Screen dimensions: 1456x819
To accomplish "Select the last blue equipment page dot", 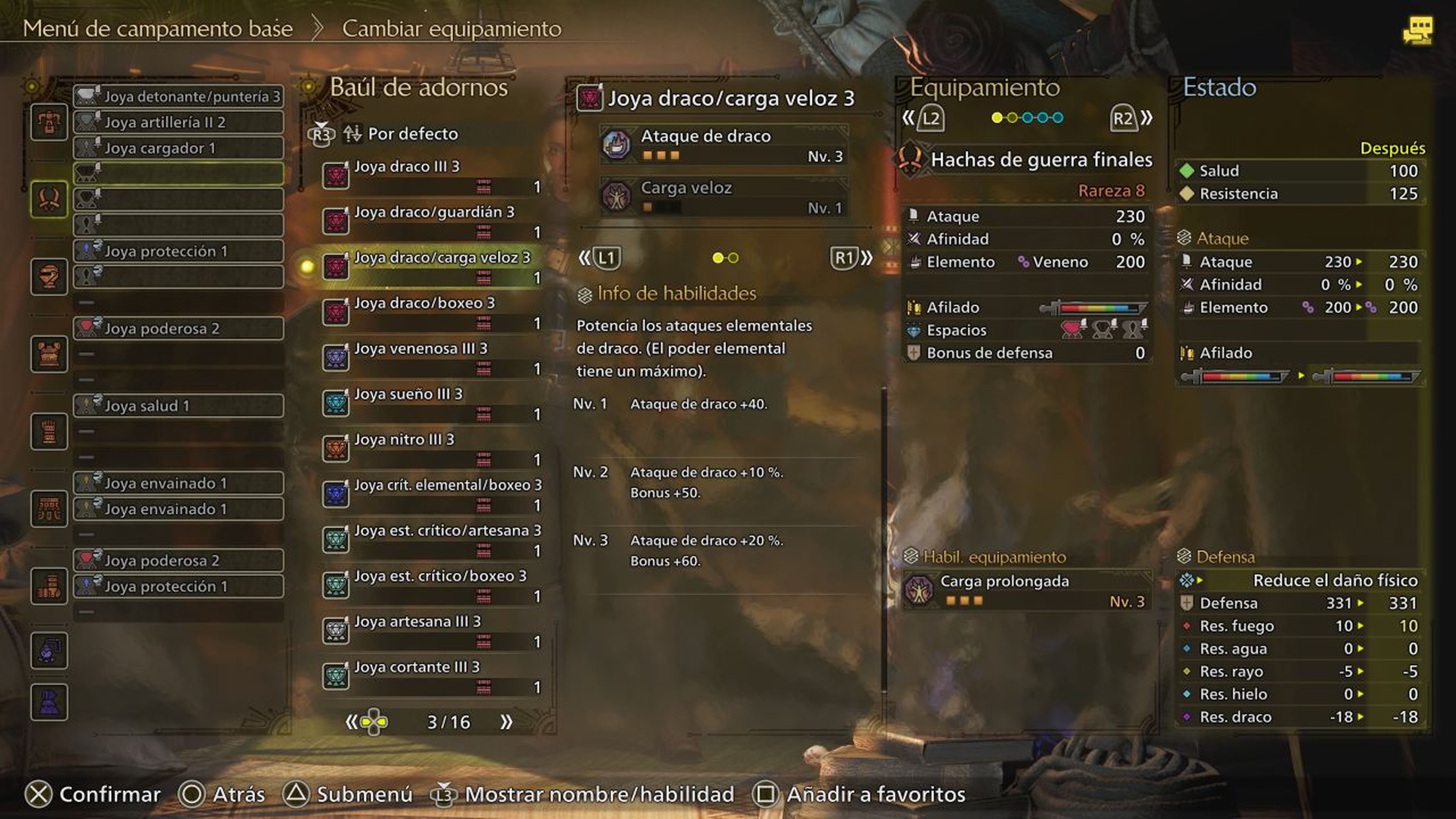I will tap(1058, 117).
